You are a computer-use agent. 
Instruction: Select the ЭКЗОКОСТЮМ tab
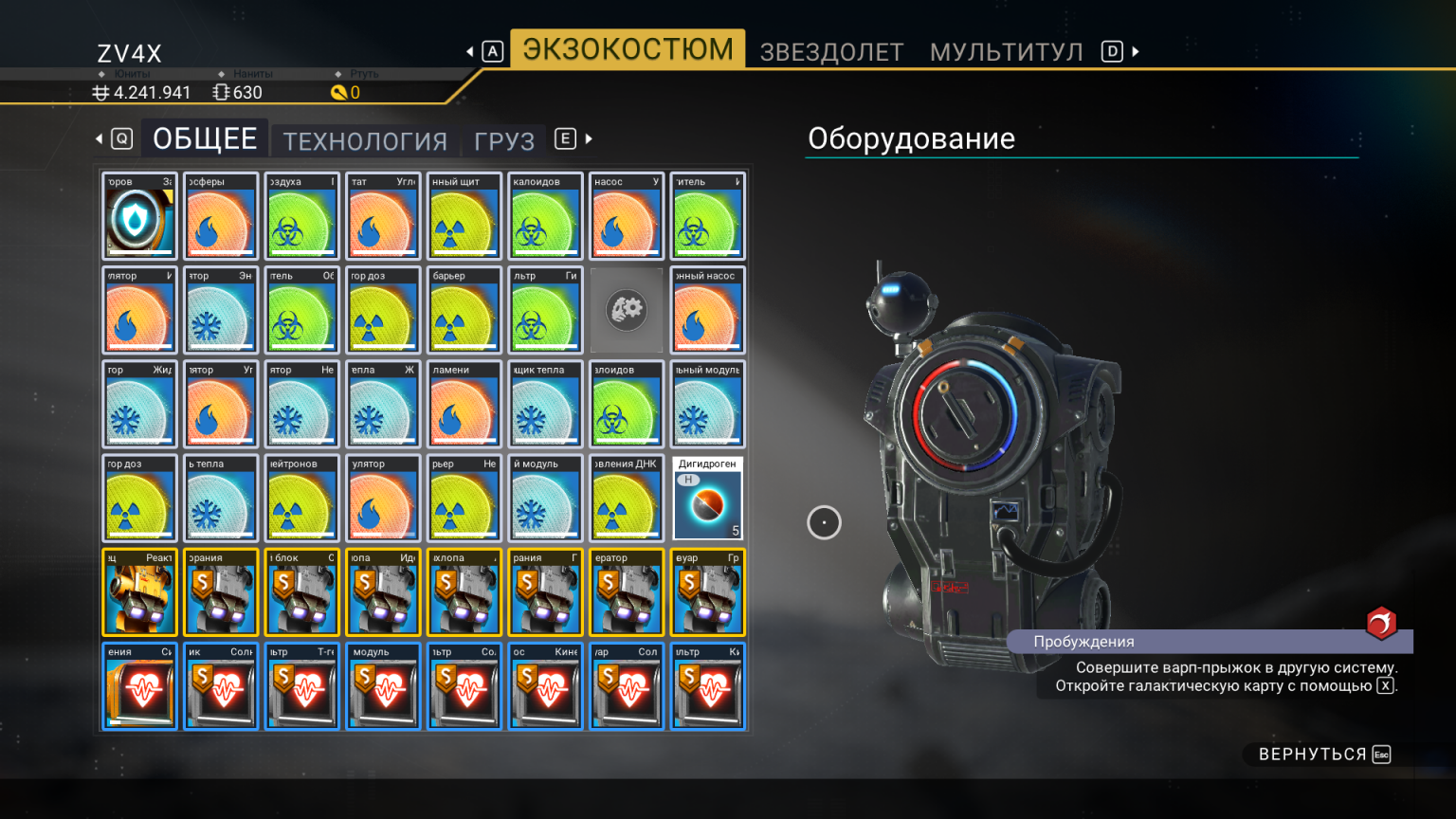[x=628, y=49]
